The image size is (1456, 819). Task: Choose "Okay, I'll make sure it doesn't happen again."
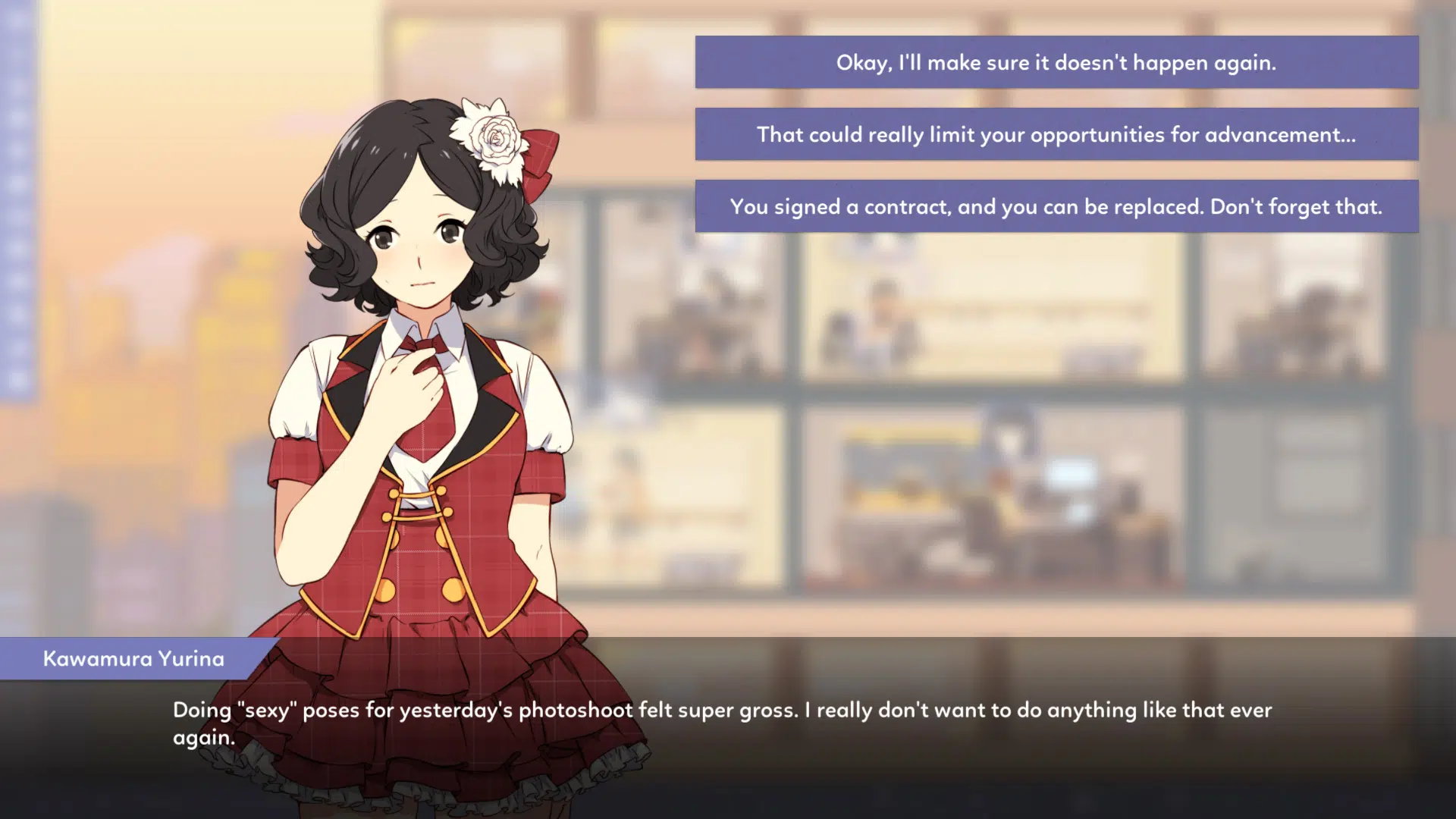point(1056,62)
